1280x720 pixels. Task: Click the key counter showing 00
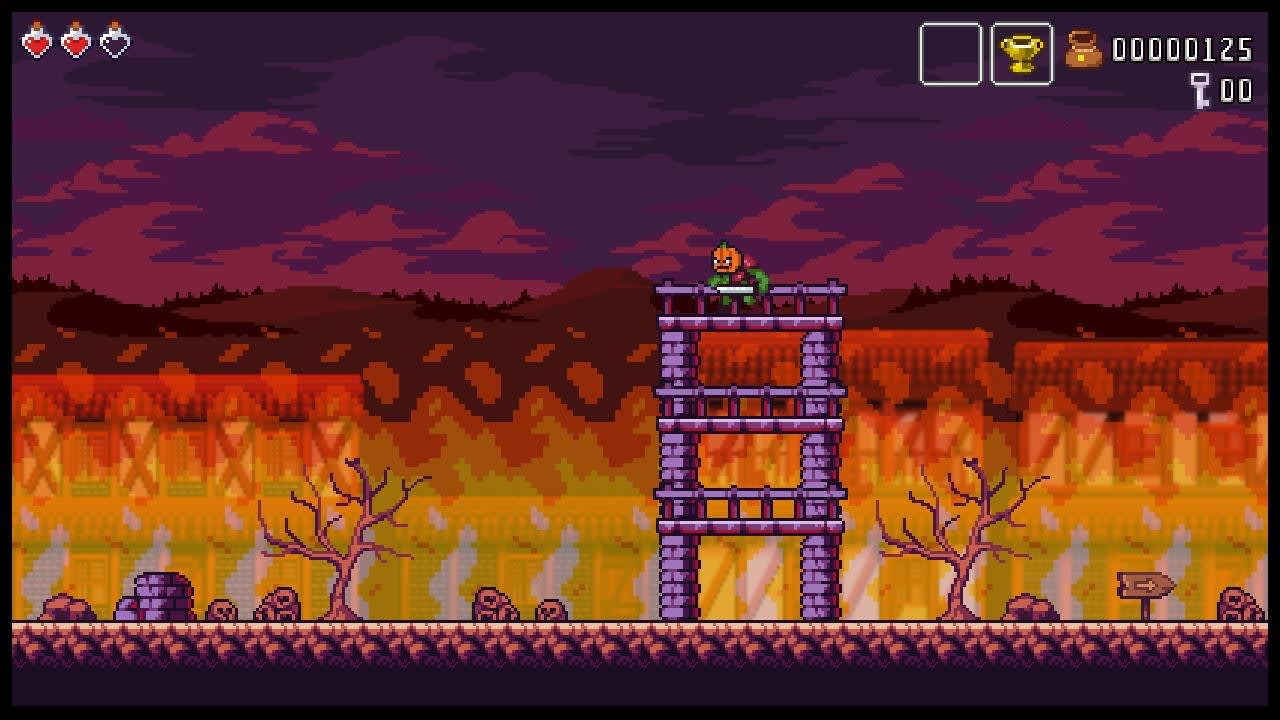coord(1234,90)
